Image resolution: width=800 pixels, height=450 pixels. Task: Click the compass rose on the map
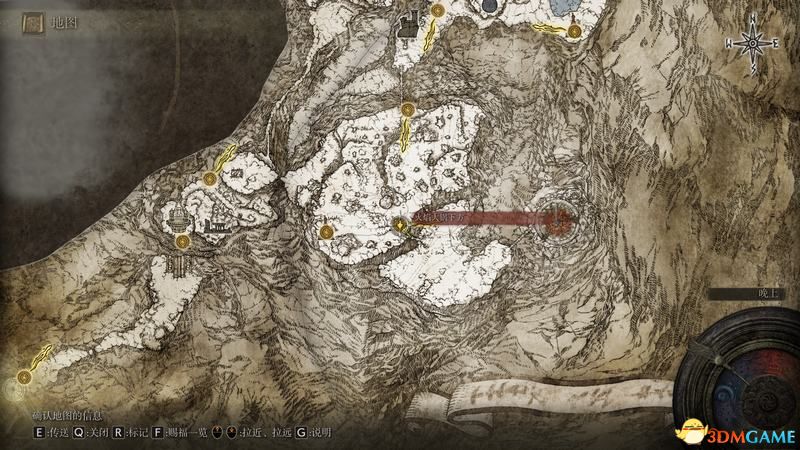tap(751, 43)
